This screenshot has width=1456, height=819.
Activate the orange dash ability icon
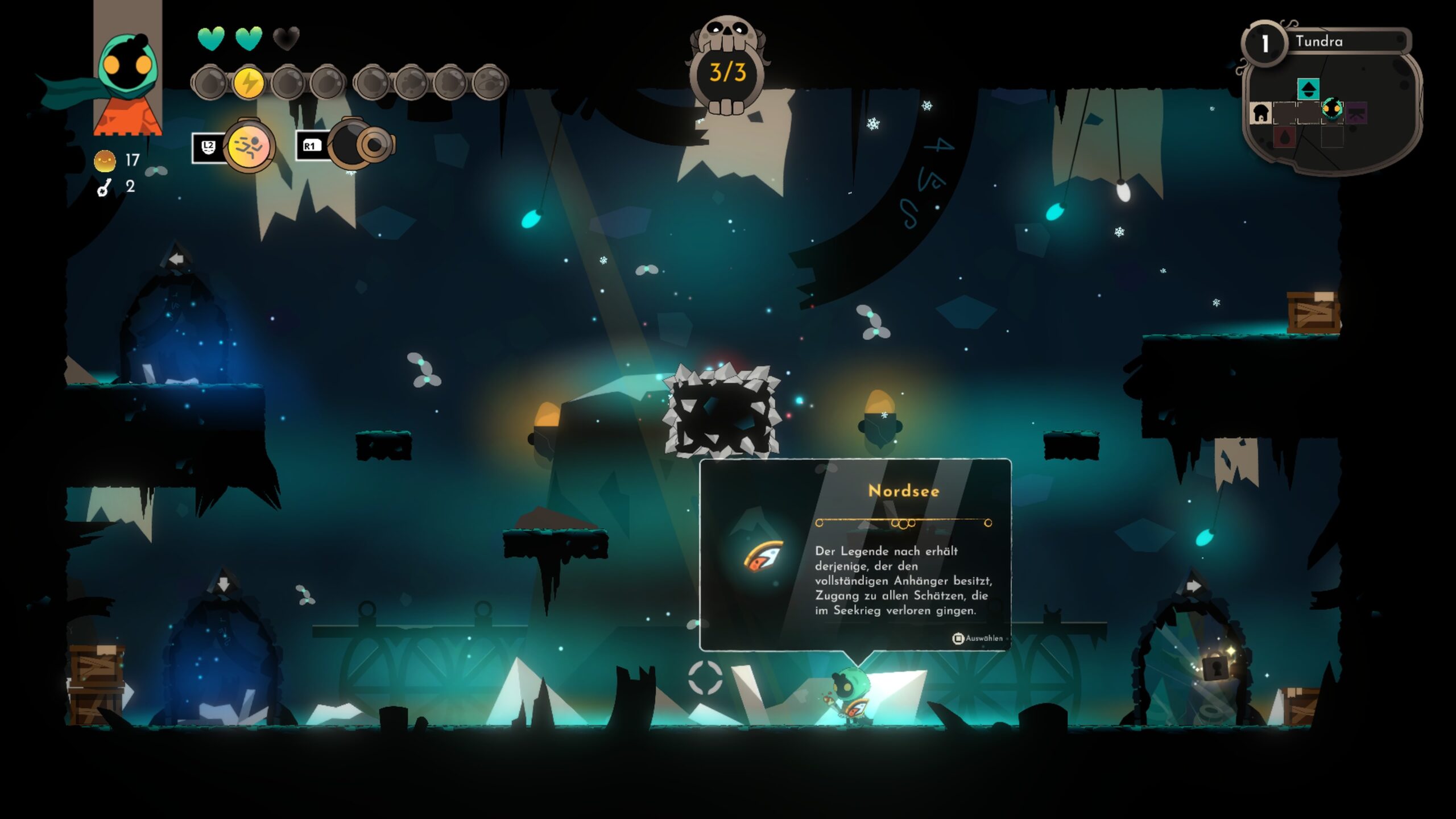[x=248, y=146]
